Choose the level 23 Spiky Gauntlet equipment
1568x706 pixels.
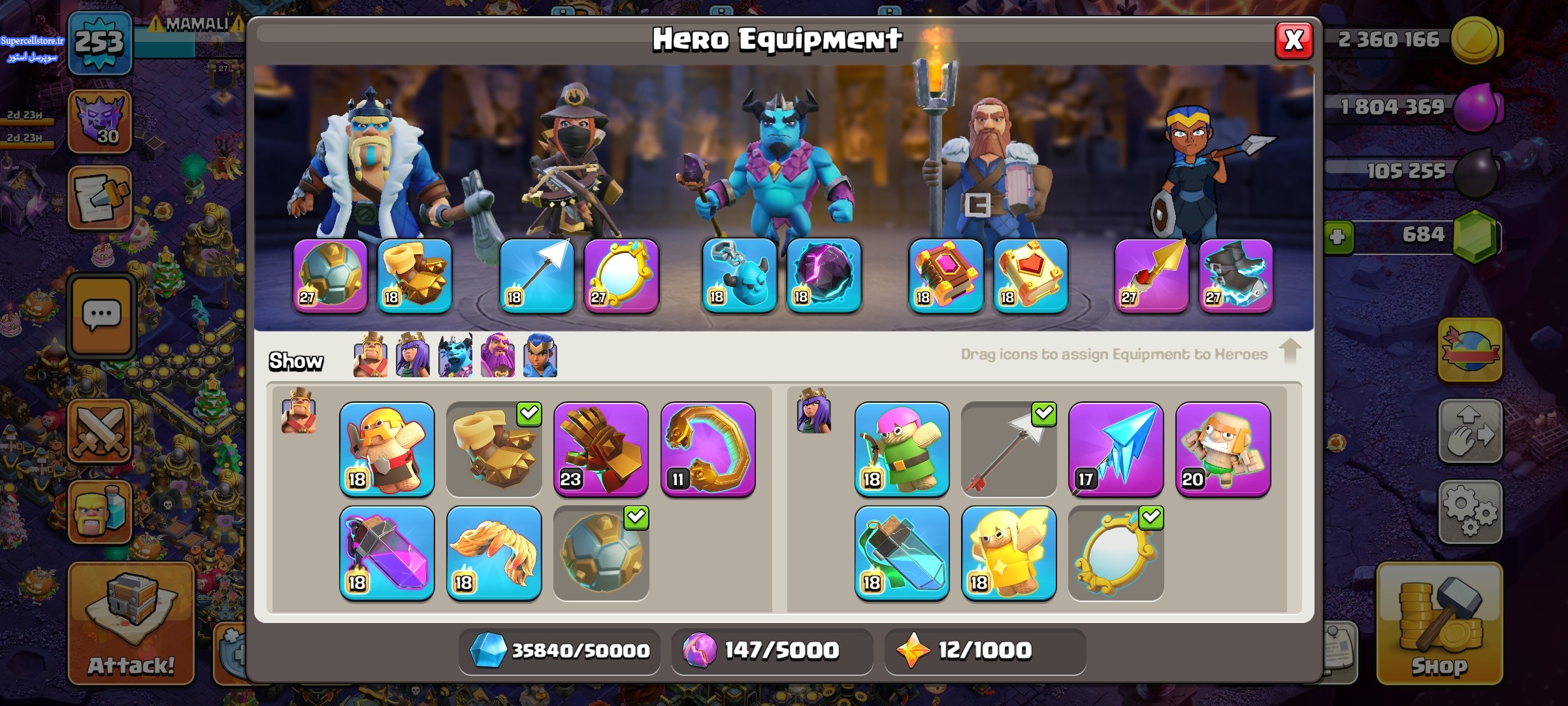(x=600, y=449)
